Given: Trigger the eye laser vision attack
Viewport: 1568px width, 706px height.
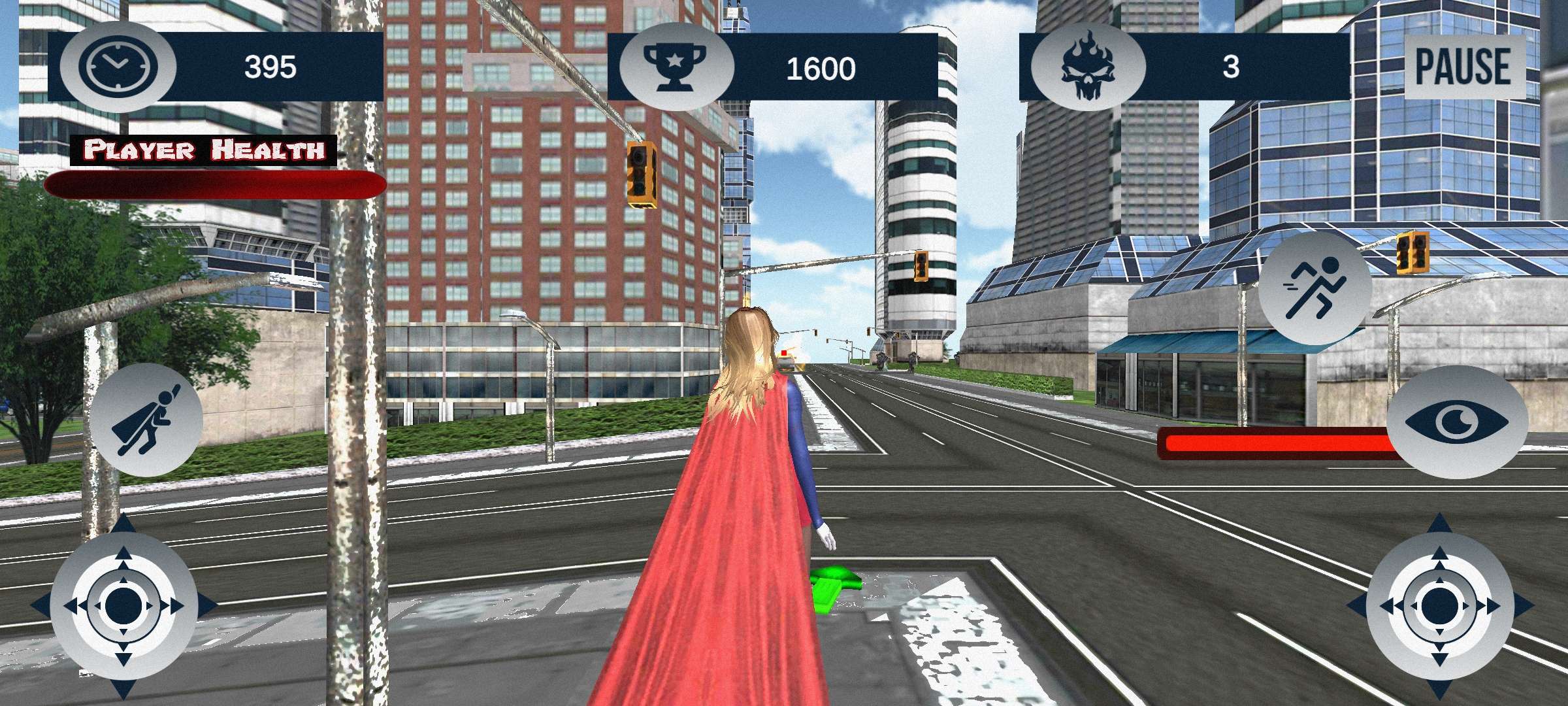Looking at the screenshot, I should 1457,422.
